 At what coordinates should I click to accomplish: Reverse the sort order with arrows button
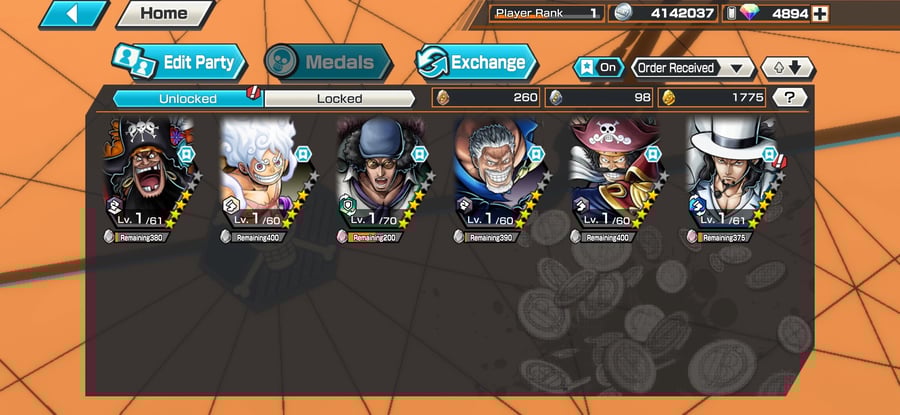pyautogui.click(x=788, y=68)
